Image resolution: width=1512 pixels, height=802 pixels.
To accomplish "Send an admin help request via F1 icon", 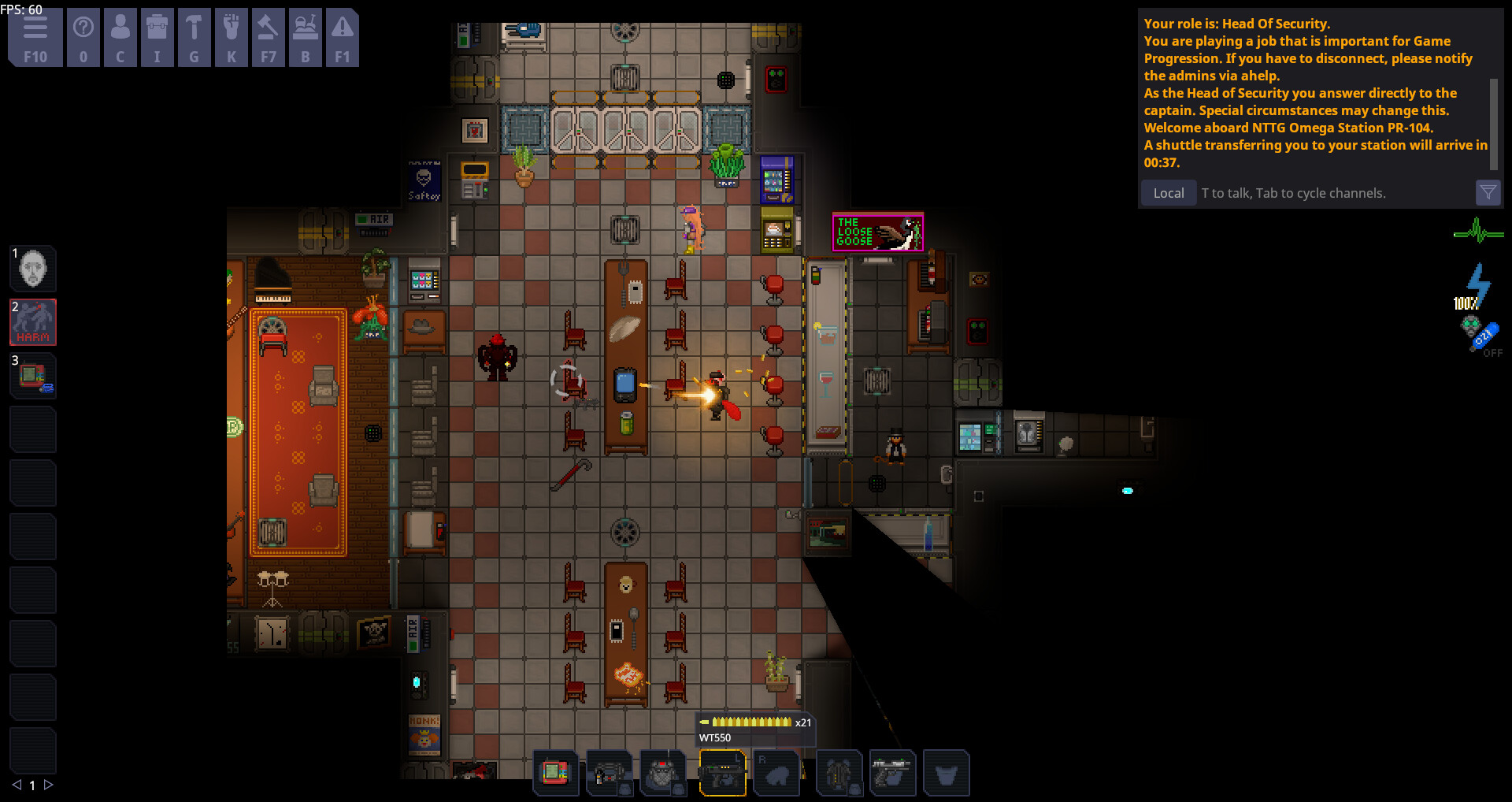I will (x=343, y=36).
